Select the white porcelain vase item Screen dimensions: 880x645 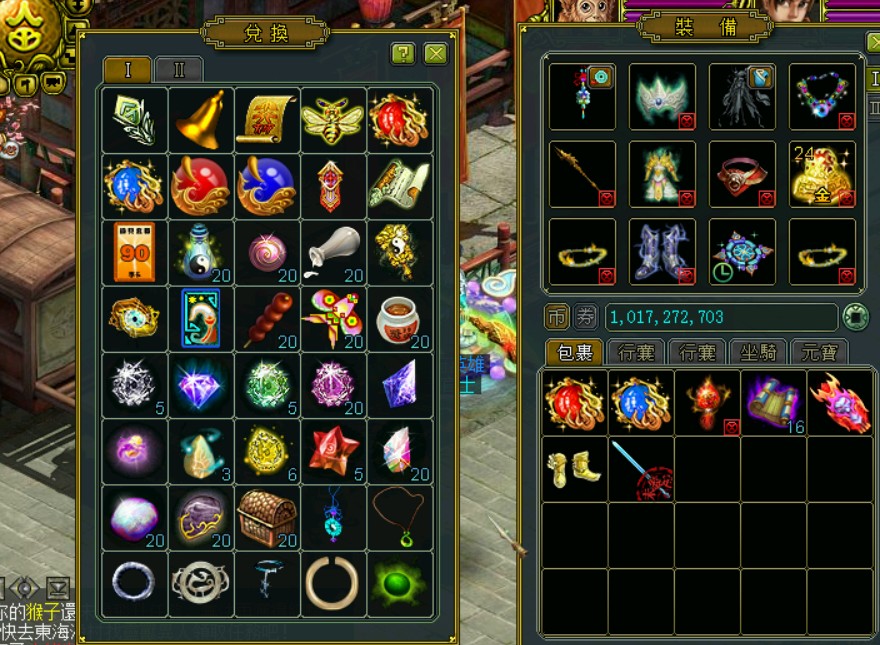click(333, 252)
